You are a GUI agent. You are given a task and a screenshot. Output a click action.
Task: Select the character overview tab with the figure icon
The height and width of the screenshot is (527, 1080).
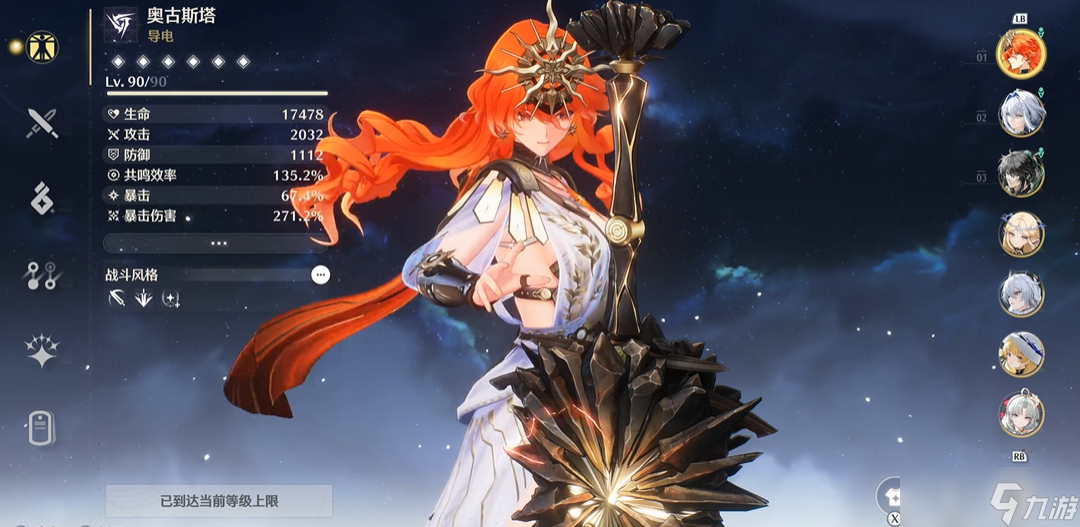click(x=42, y=46)
